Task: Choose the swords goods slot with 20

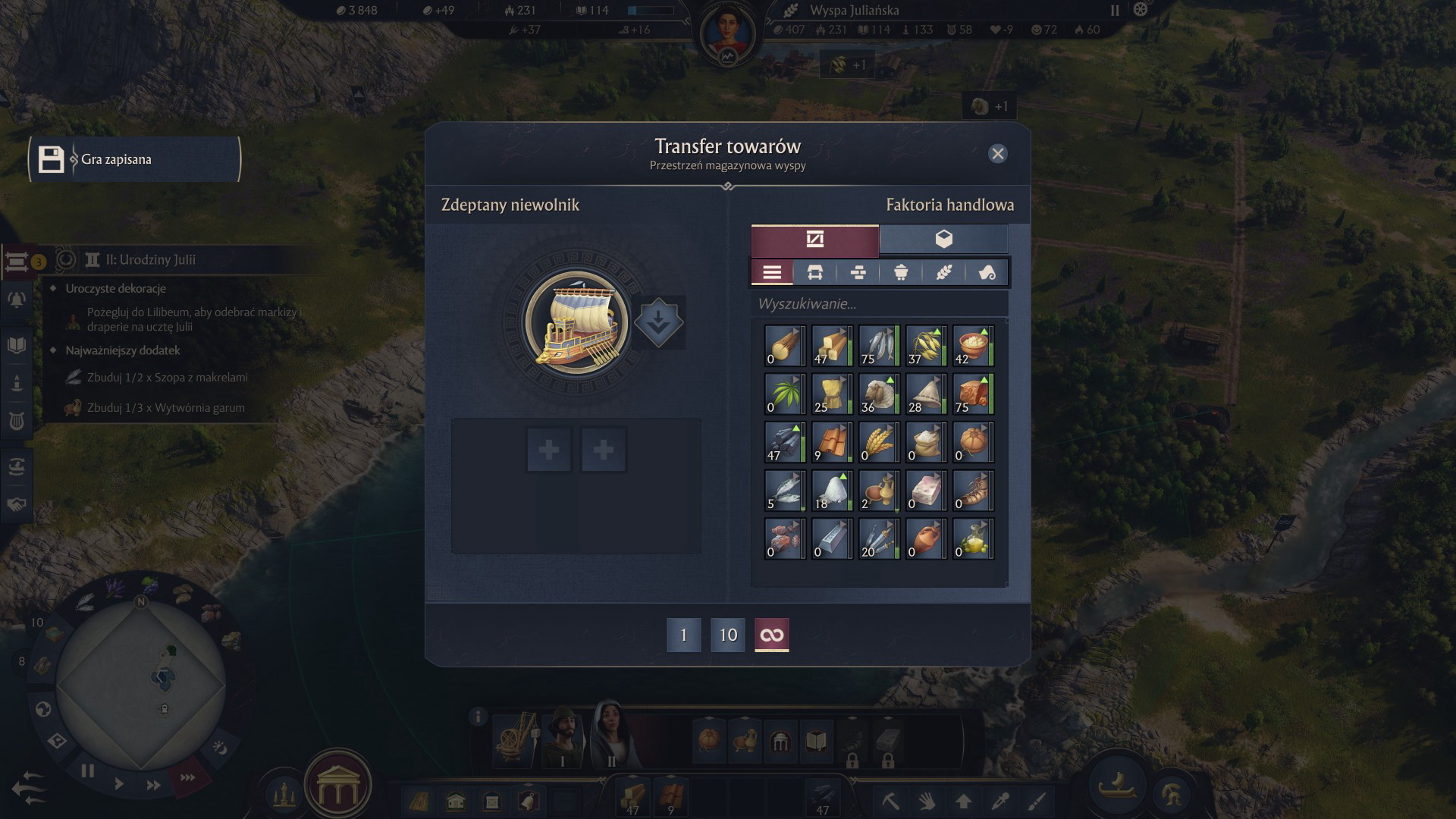Action: point(879,540)
